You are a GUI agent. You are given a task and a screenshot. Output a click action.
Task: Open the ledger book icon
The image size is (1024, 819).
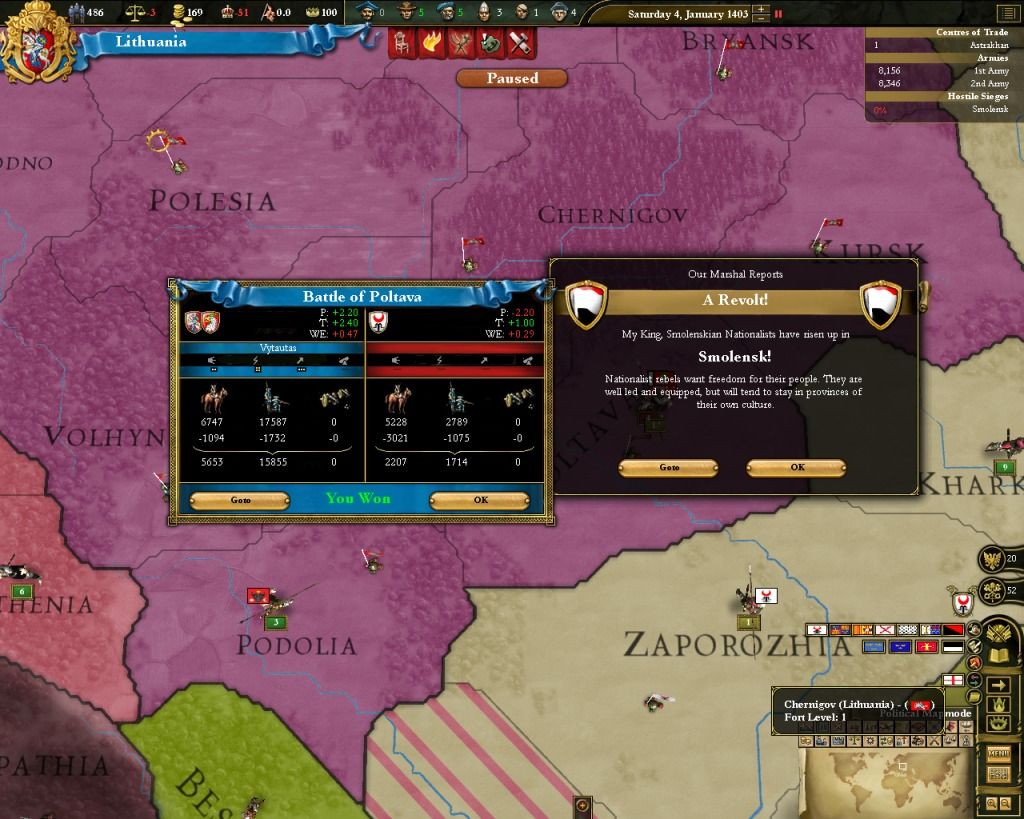[x=998, y=656]
